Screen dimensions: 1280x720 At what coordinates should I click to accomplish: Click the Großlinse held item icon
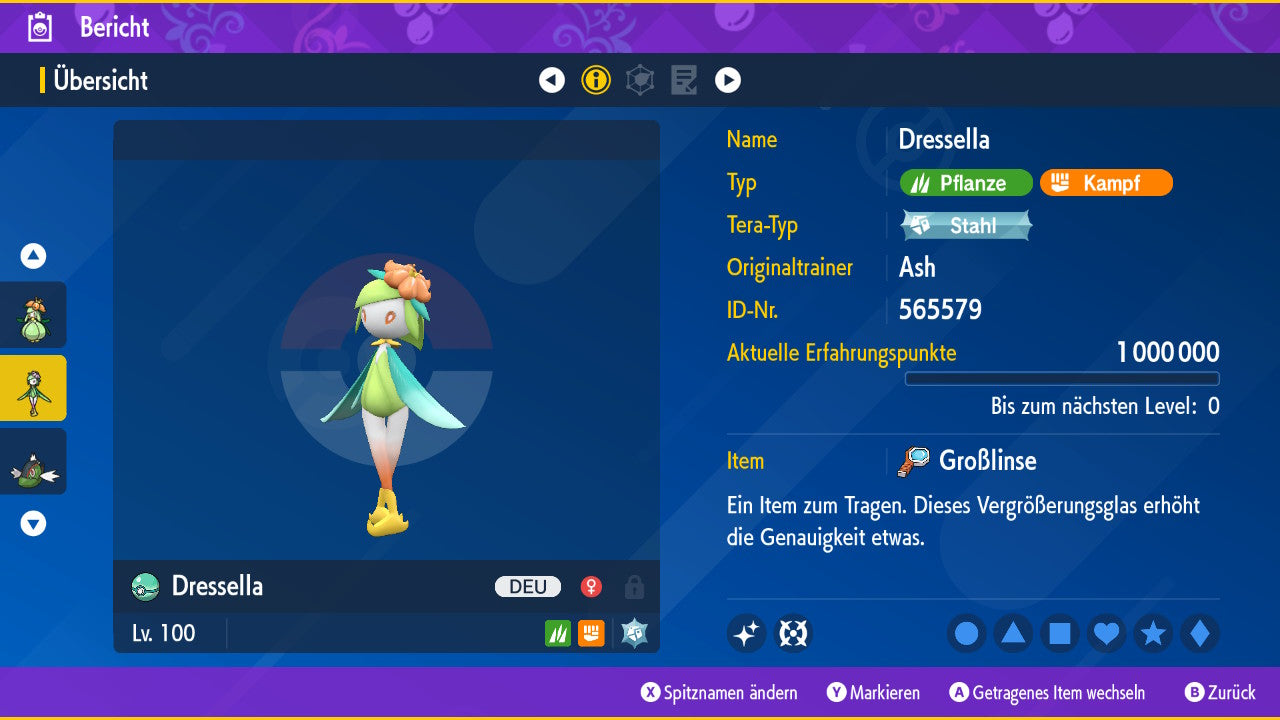click(913, 461)
